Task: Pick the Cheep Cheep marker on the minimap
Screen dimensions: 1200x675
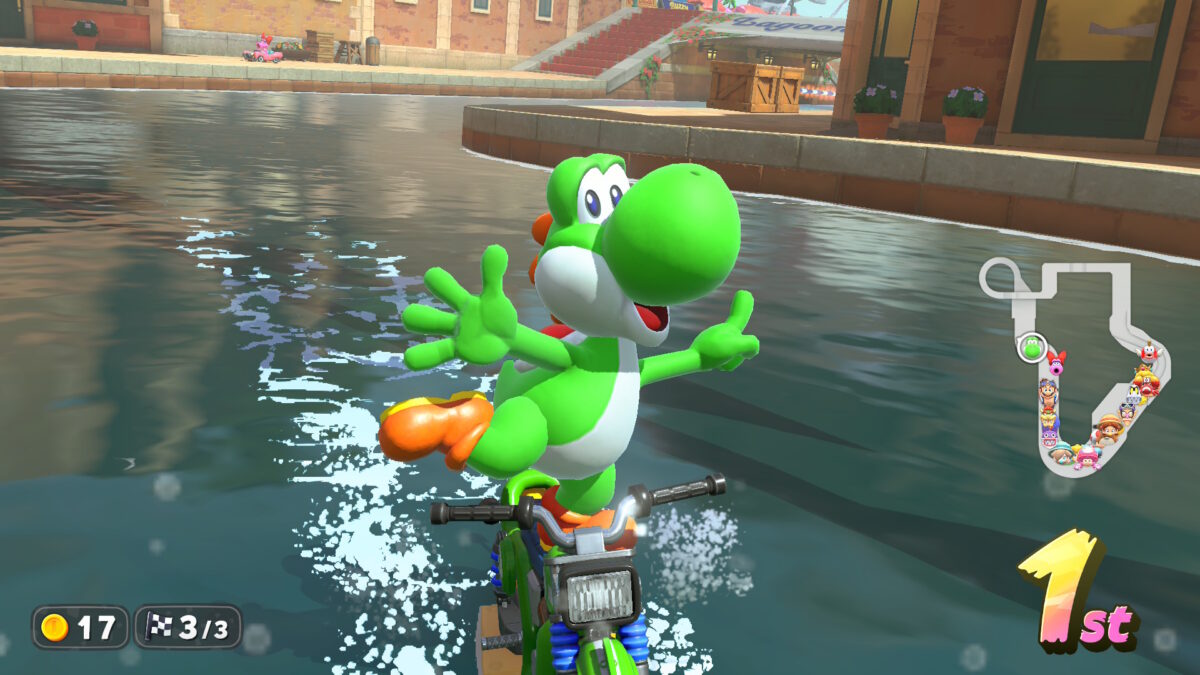Action: pos(1150,351)
